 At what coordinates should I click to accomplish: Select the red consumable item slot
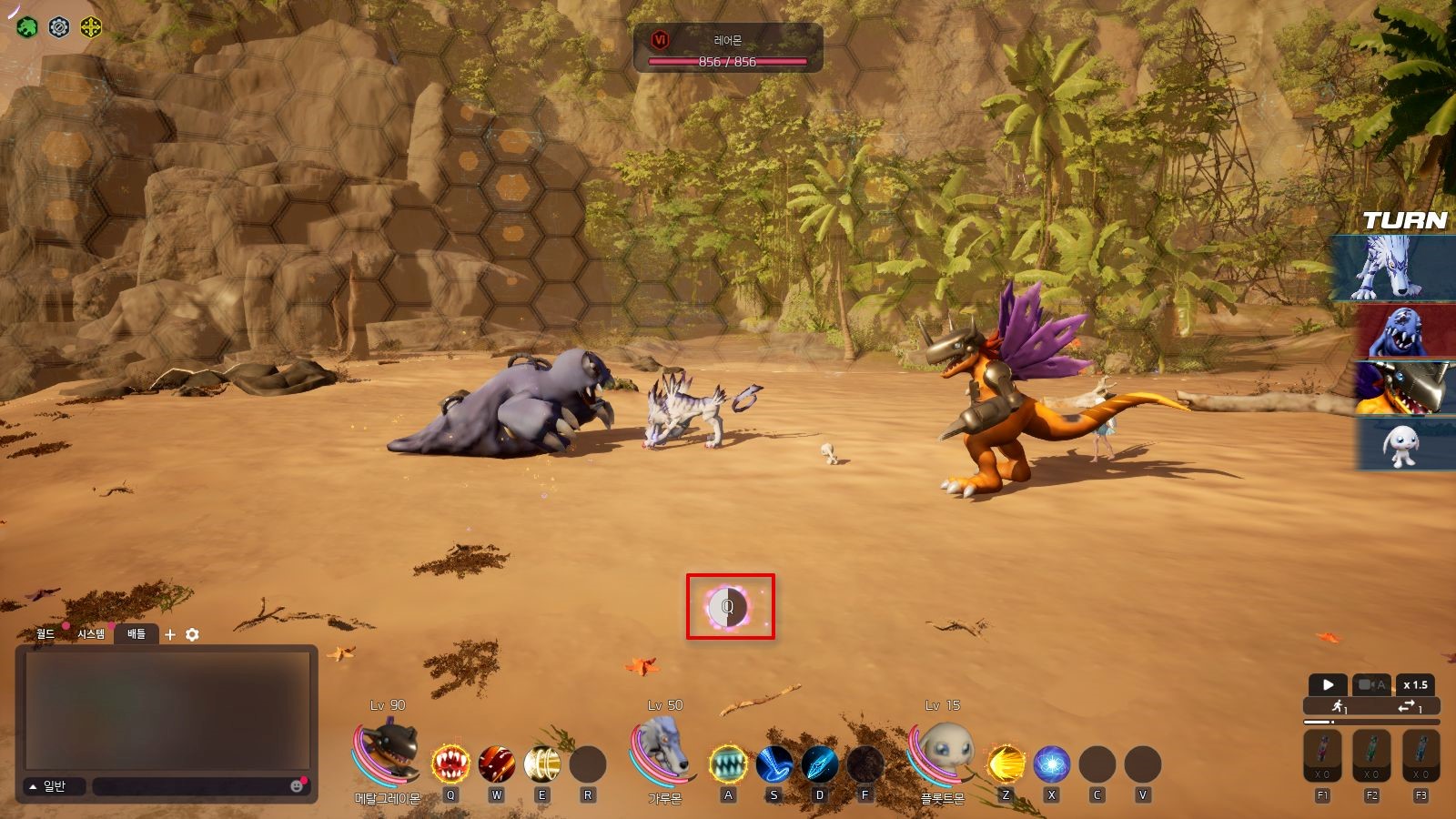click(x=1322, y=754)
